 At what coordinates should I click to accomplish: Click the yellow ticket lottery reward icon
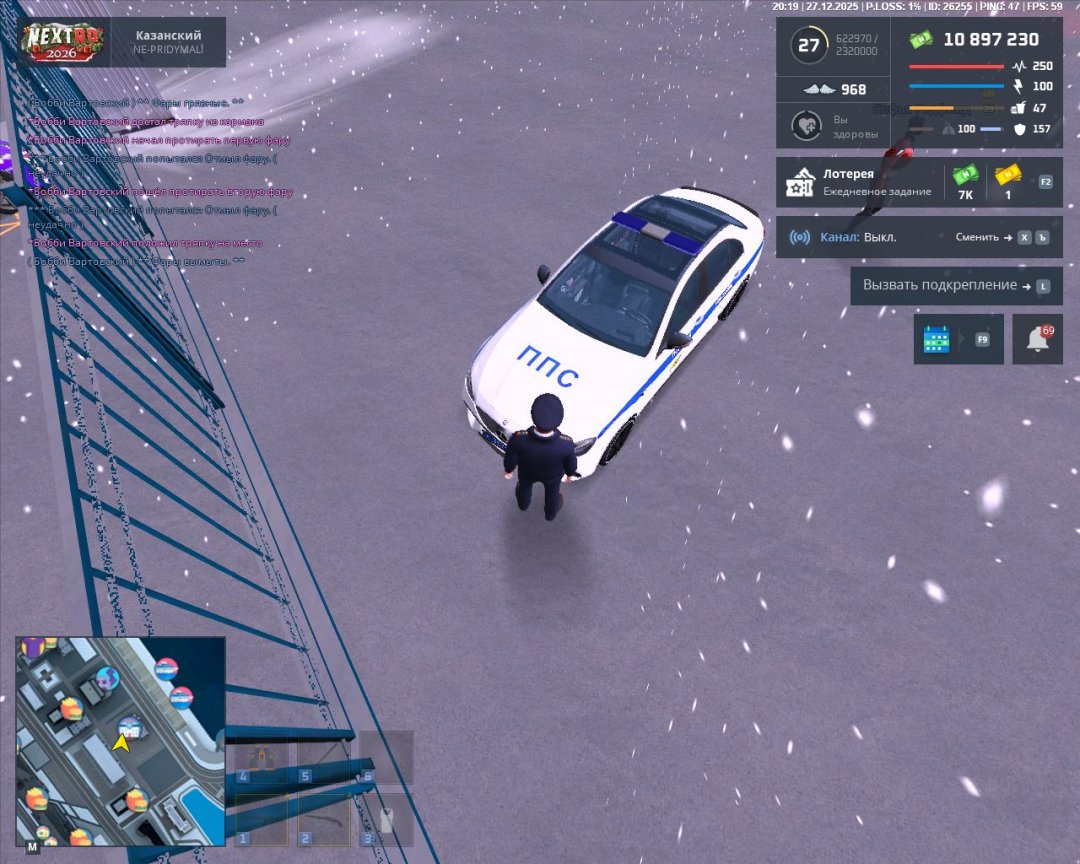click(x=1008, y=177)
